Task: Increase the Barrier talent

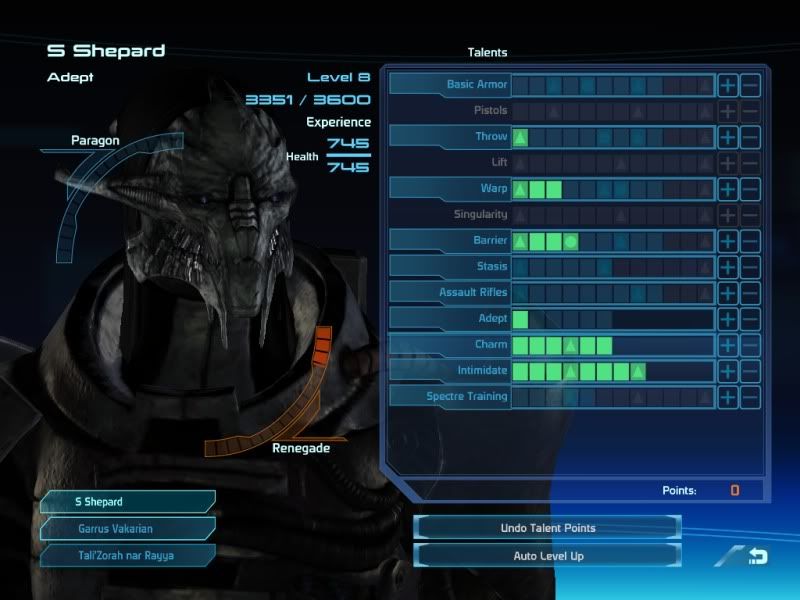Action: coord(728,240)
